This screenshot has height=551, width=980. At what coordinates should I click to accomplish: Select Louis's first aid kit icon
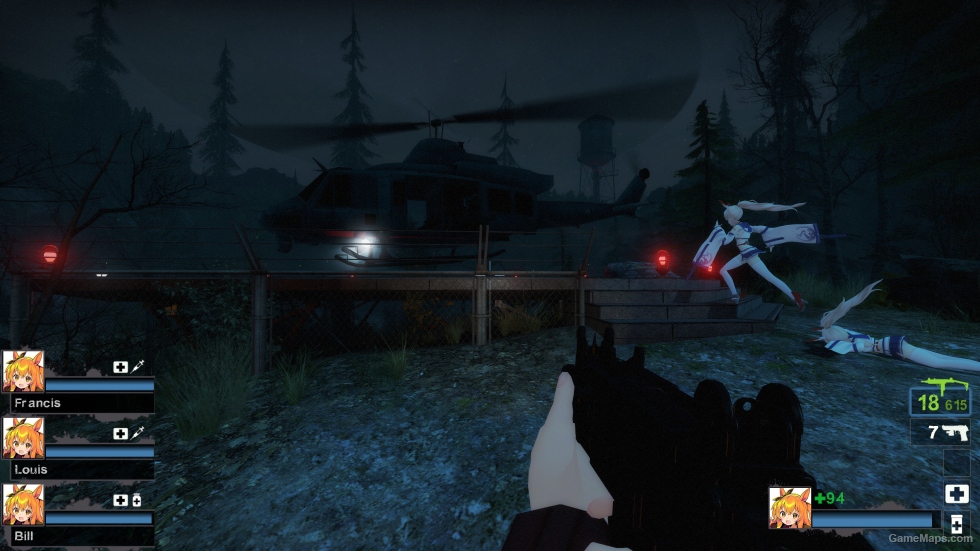pyautogui.click(x=121, y=433)
